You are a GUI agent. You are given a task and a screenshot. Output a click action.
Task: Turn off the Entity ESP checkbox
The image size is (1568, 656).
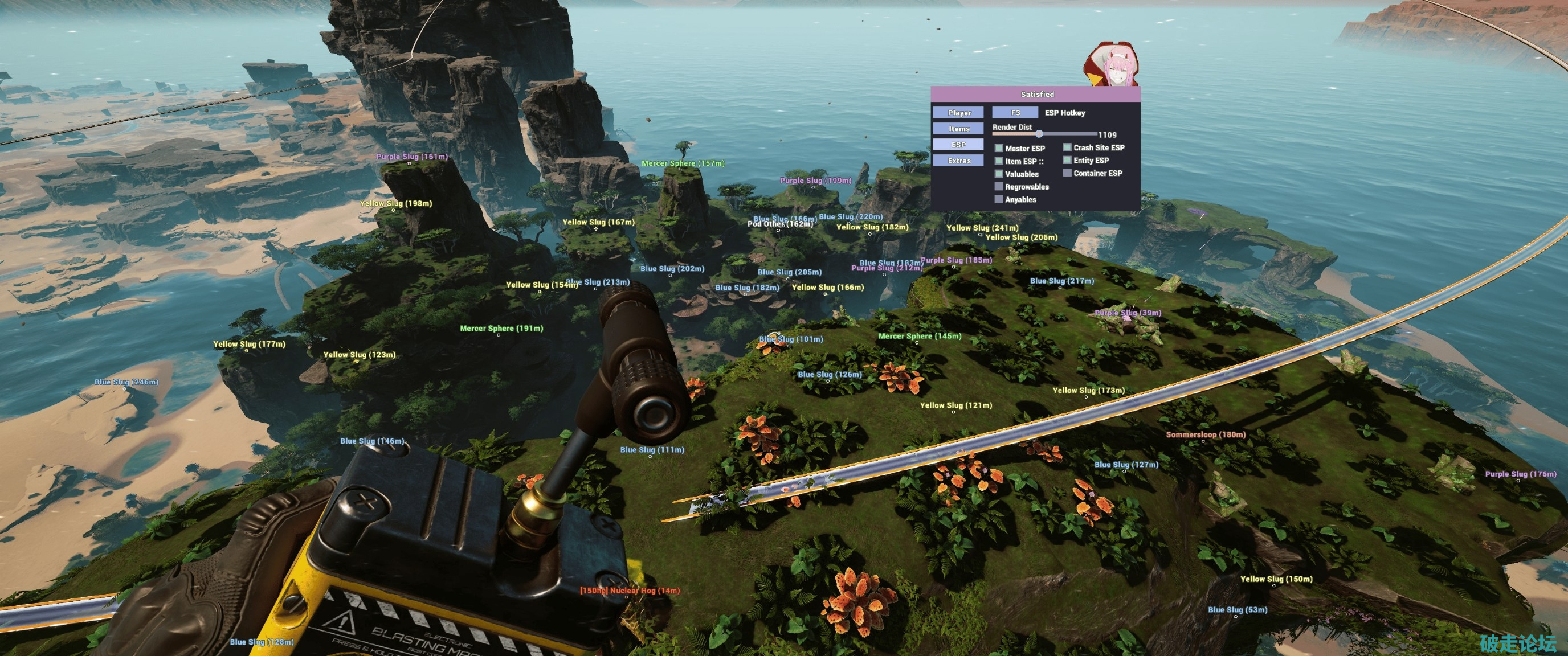tap(1067, 160)
